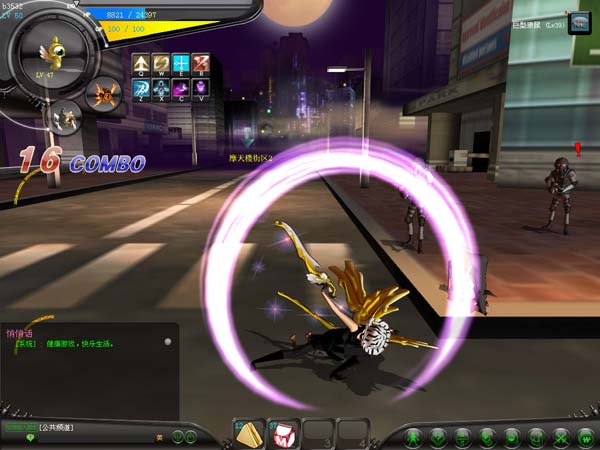Activate the Q skill with upward arrow
The height and width of the screenshot is (450, 600).
(142, 63)
